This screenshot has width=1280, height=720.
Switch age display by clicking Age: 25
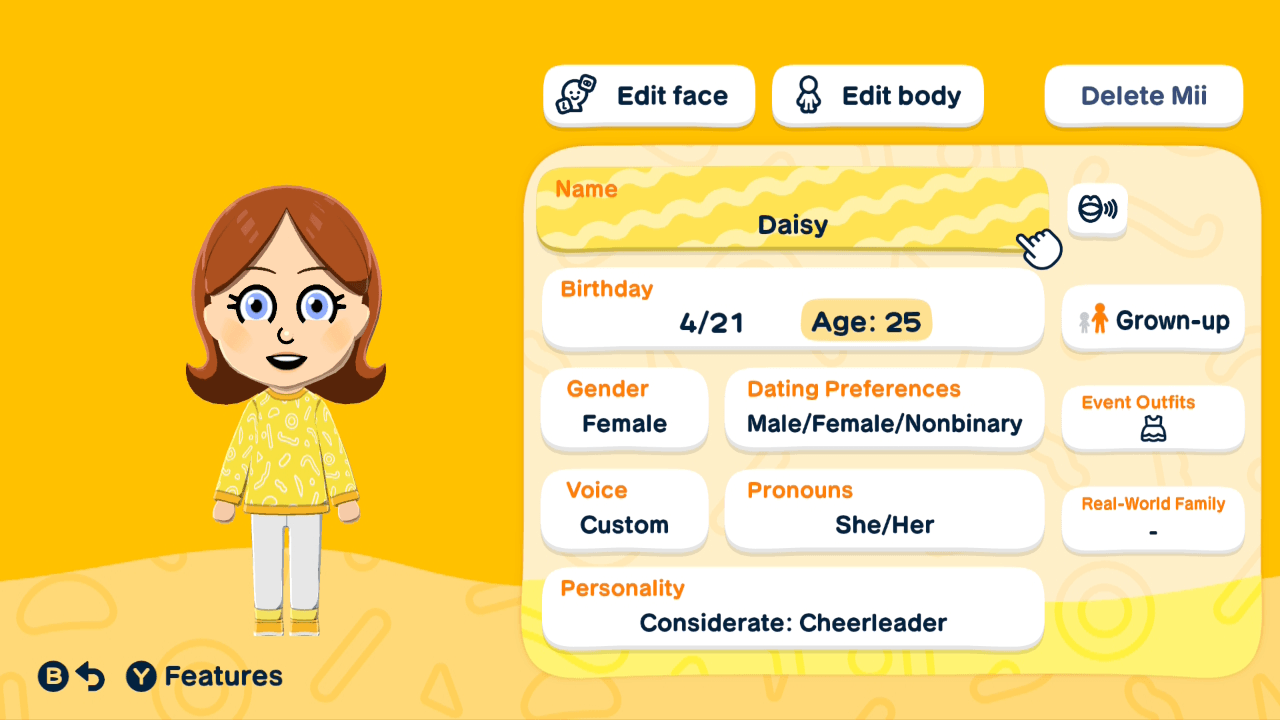click(x=866, y=322)
